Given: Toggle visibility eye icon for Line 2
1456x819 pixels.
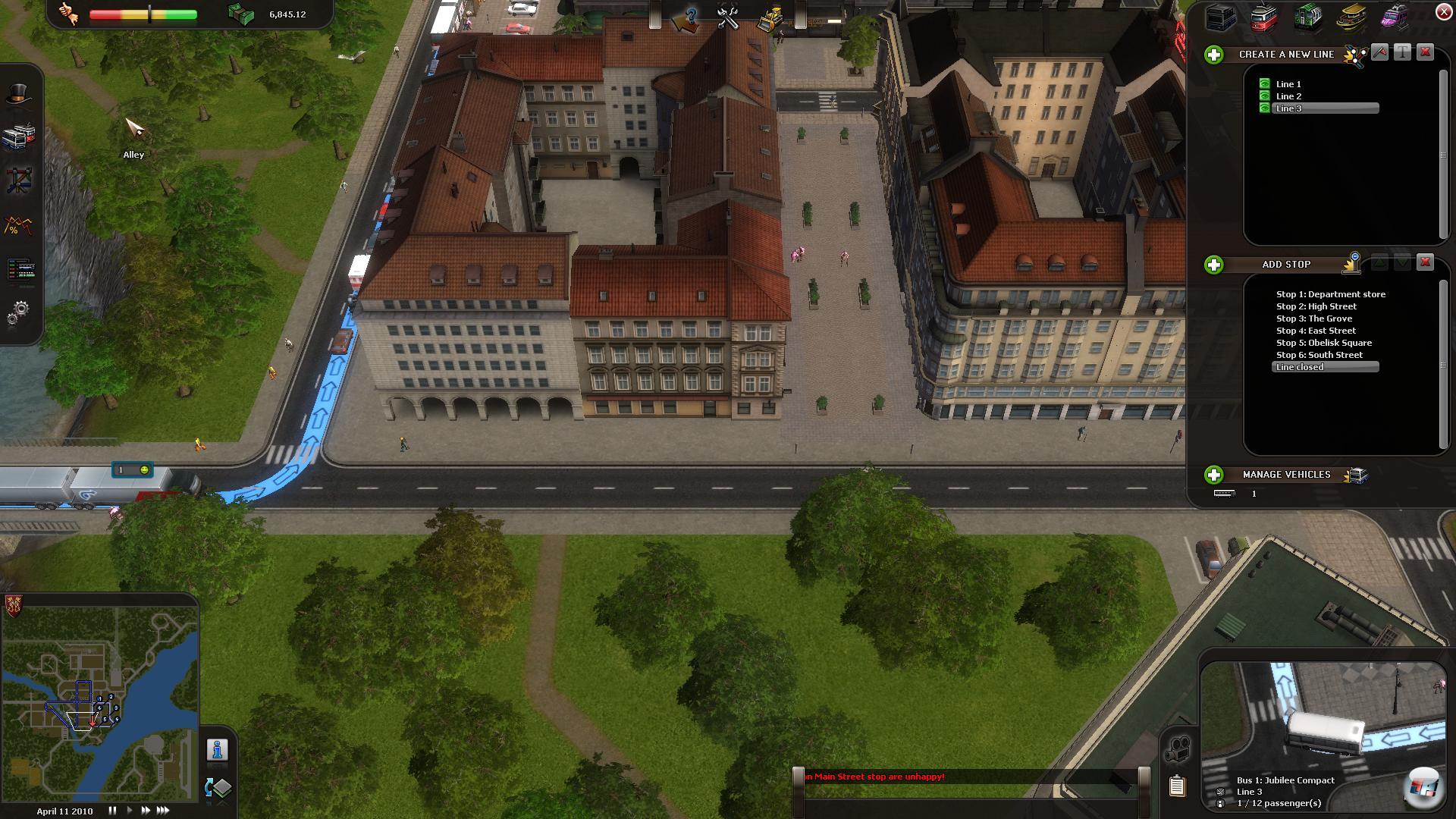Looking at the screenshot, I should click(x=1264, y=96).
